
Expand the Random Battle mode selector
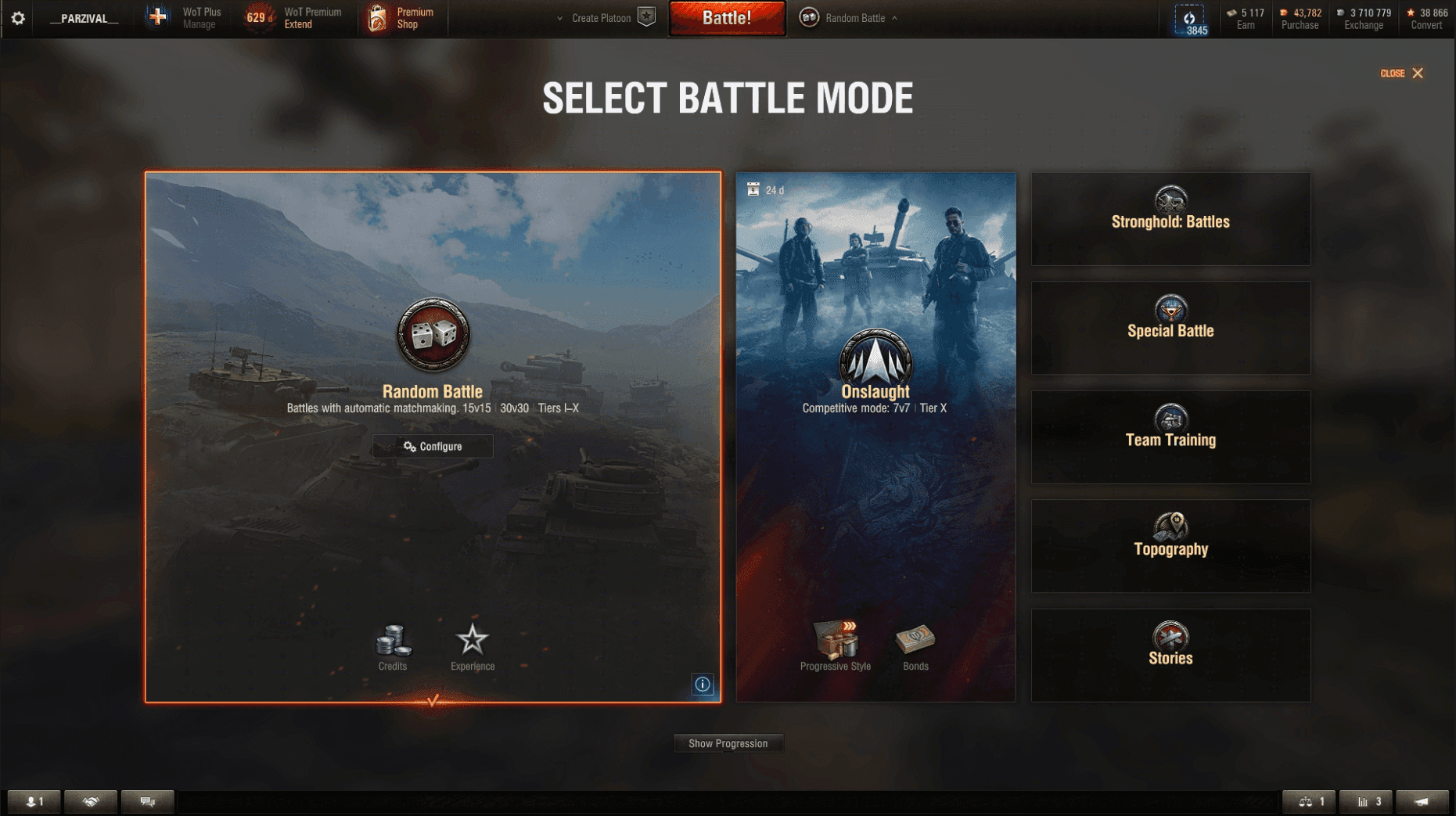click(x=854, y=18)
